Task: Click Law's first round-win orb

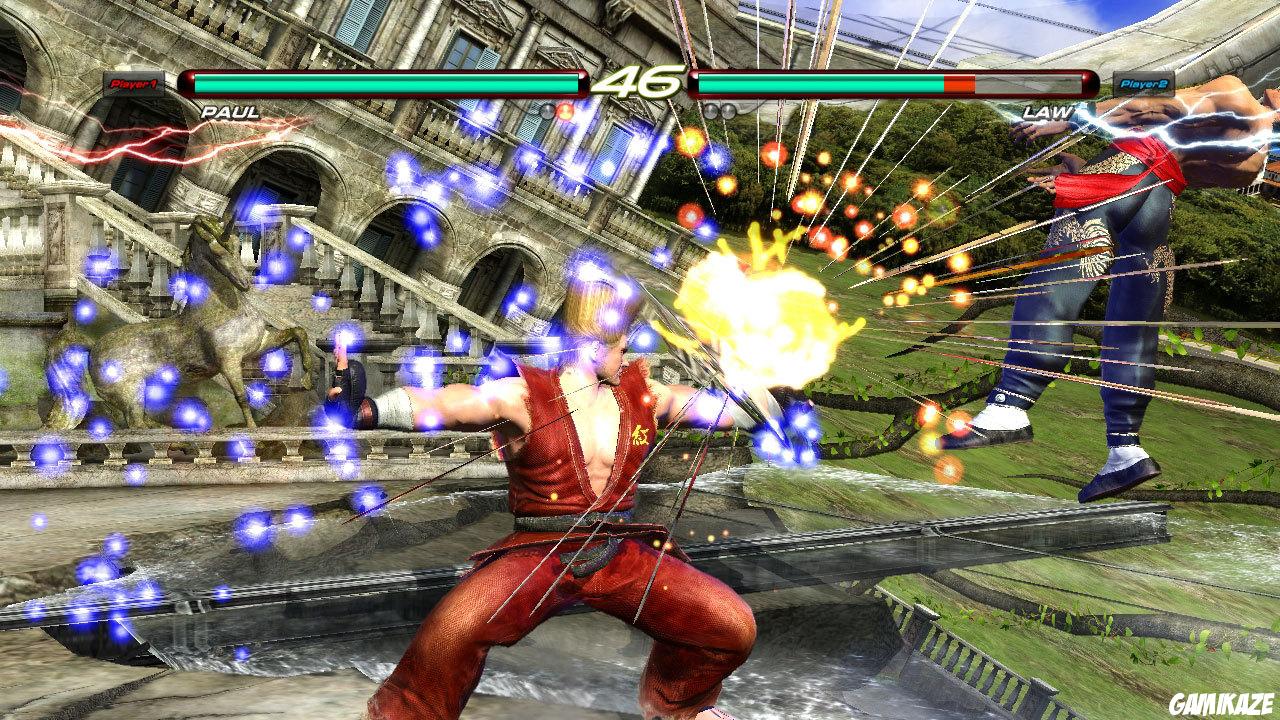Action: 710,112
